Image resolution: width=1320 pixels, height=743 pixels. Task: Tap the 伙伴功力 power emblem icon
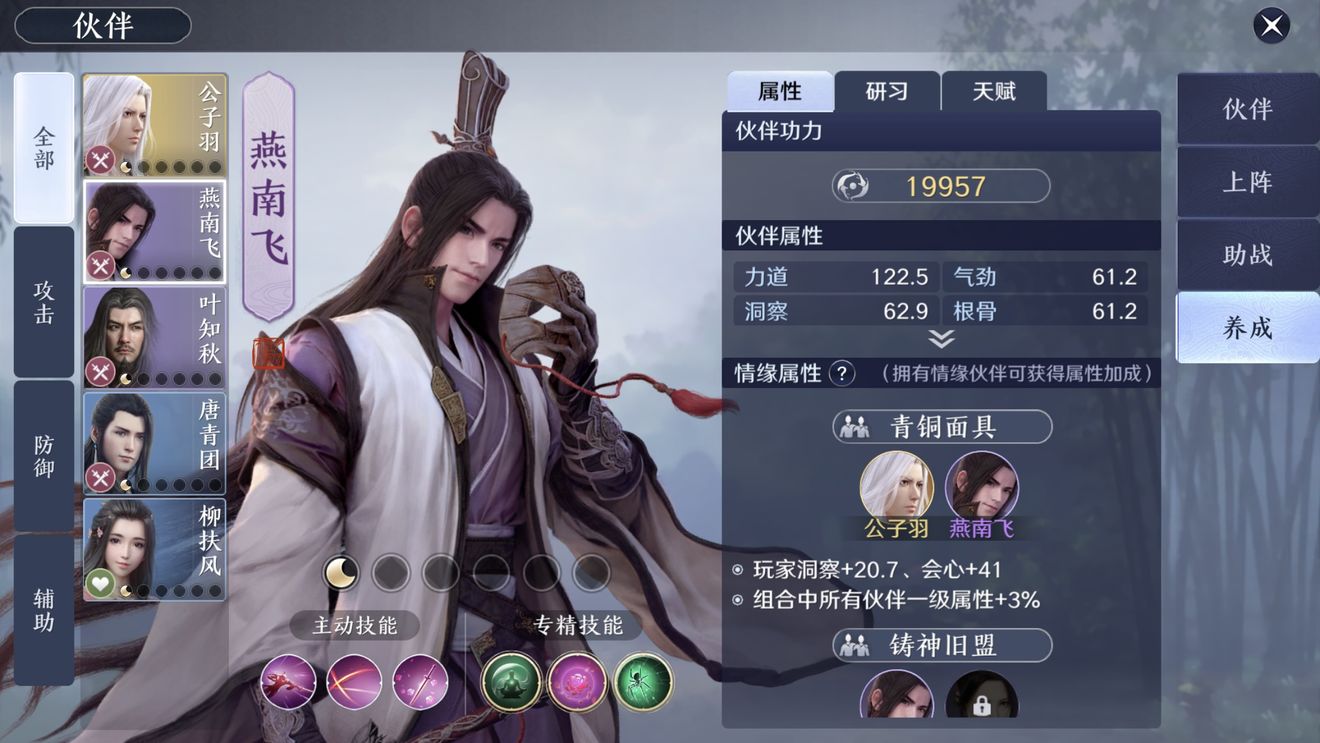click(x=849, y=184)
